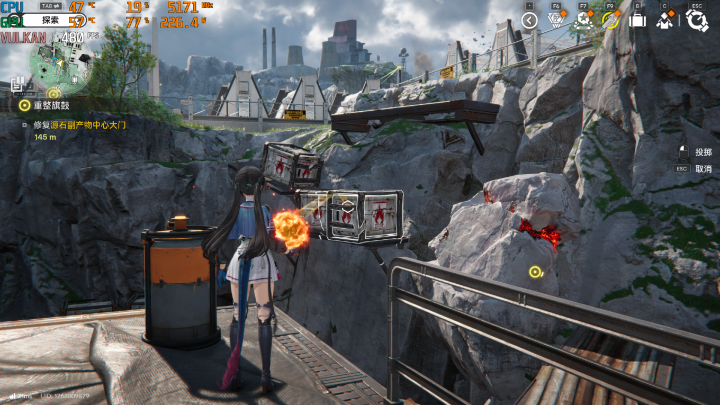This screenshot has height=405, width=720.
Task: Open the backpack inventory
Action: click(638, 19)
